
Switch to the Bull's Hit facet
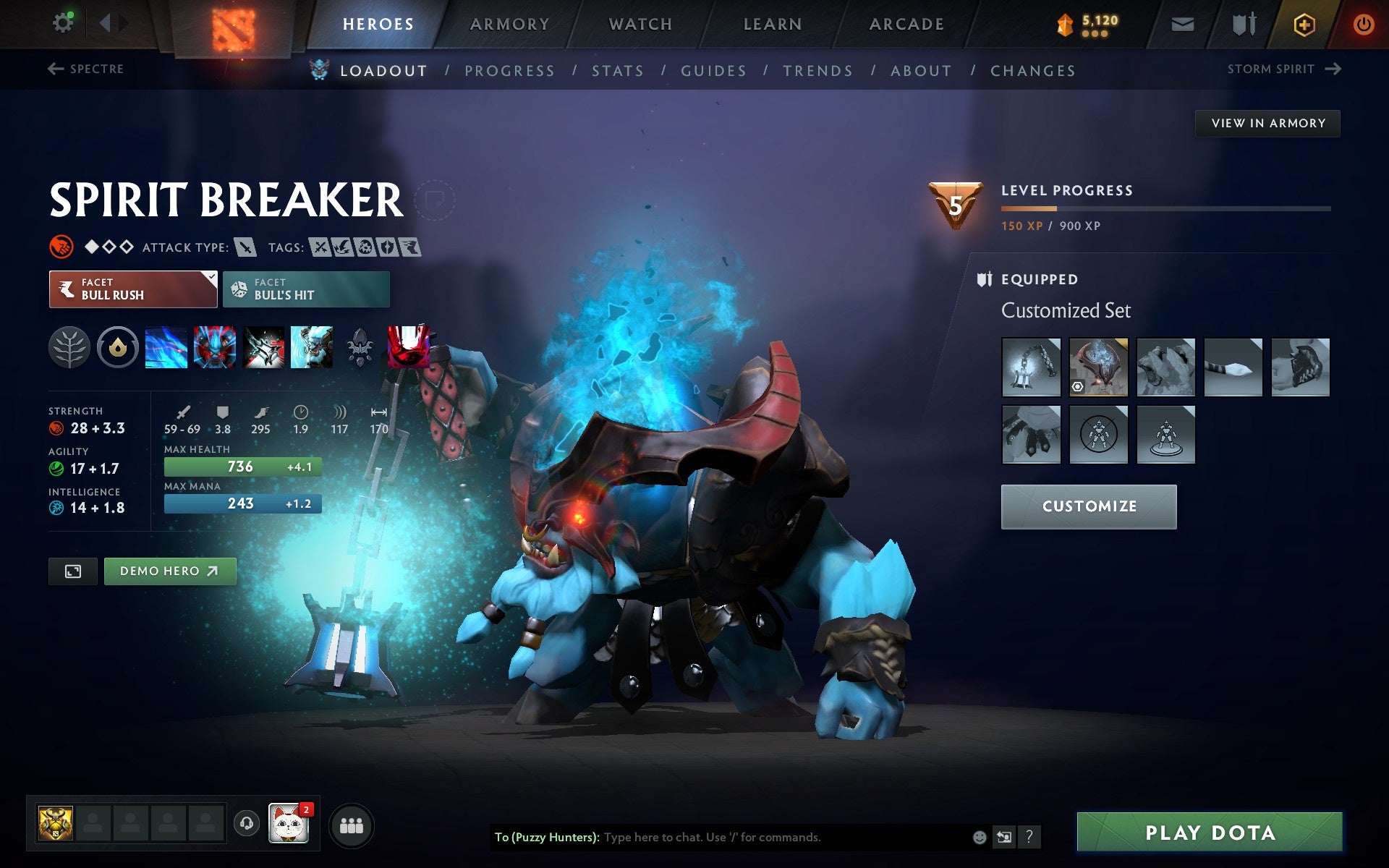306,289
